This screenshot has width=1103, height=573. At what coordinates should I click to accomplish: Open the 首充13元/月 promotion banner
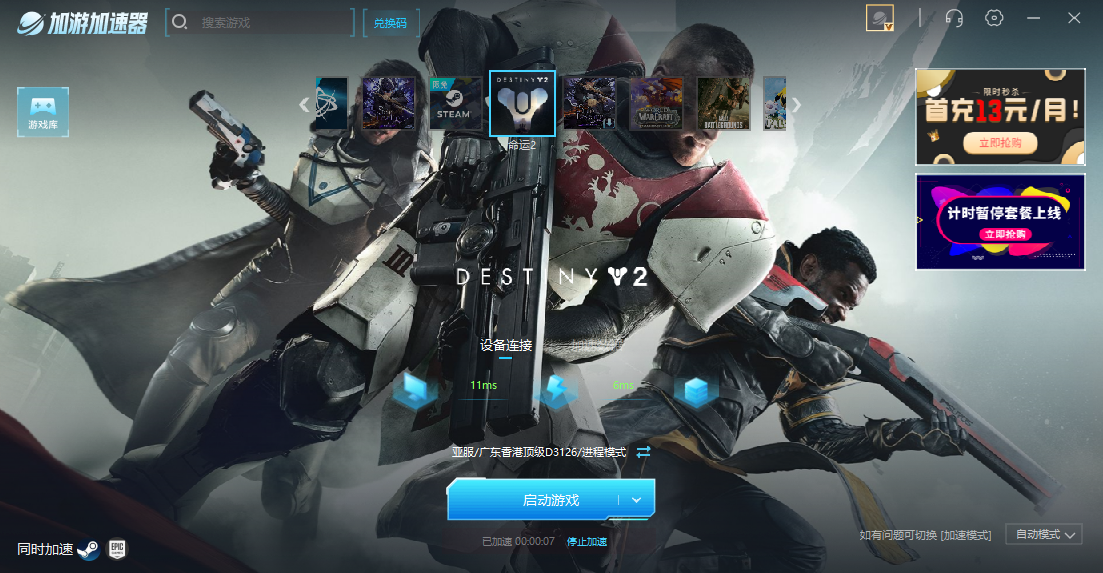(1000, 116)
